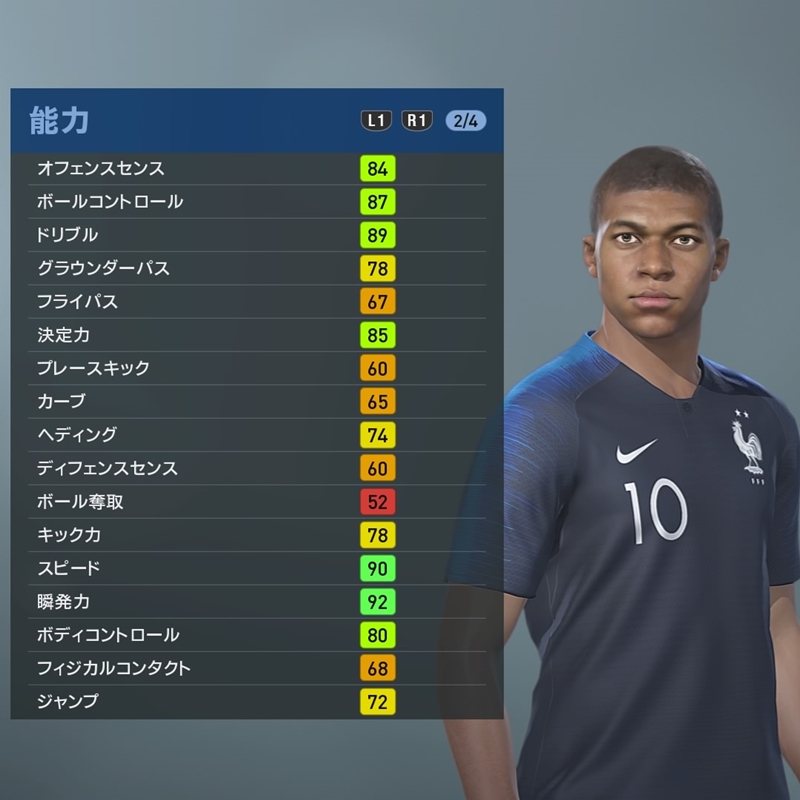The image size is (800, 800).
Task: Choose the カーブ ability row
Action: pyautogui.click(x=256, y=401)
